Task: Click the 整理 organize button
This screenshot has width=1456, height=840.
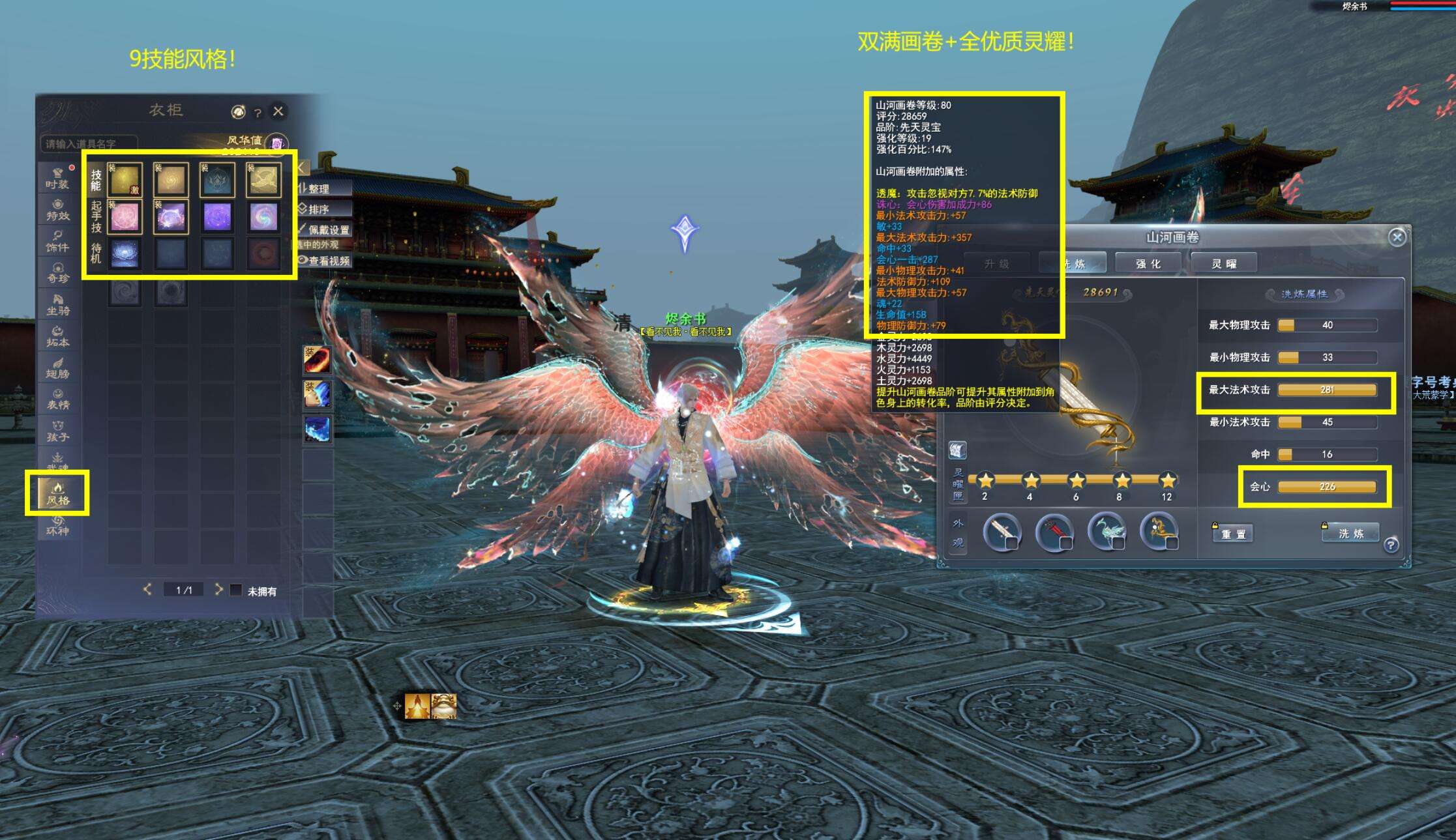Action: click(318, 189)
